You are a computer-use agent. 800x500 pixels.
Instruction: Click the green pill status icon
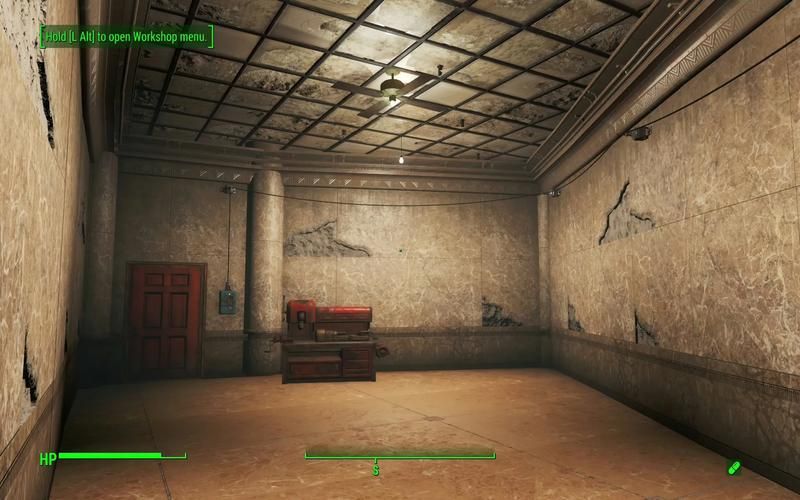(734, 467)
